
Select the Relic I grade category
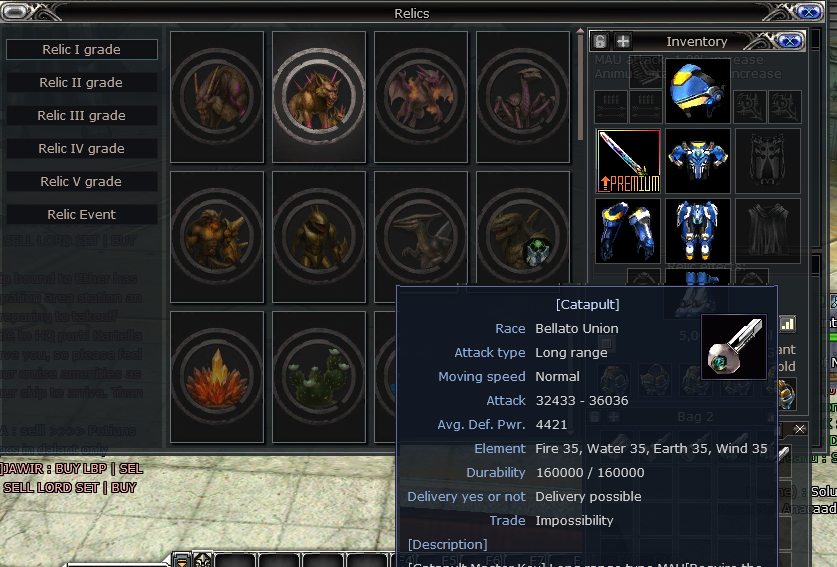[x=81, y=49]
